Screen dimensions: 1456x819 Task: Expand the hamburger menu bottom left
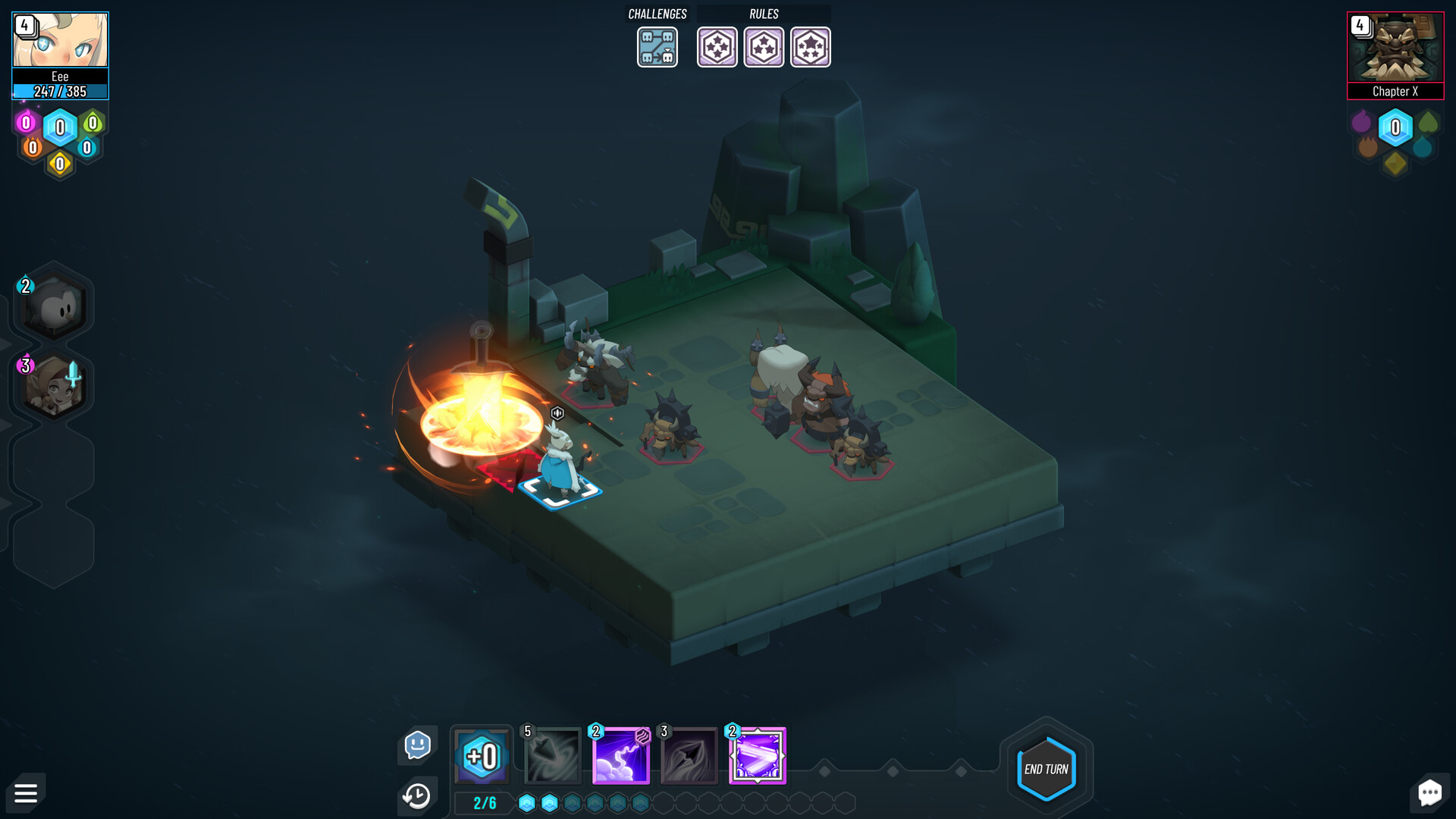(26, 793)
